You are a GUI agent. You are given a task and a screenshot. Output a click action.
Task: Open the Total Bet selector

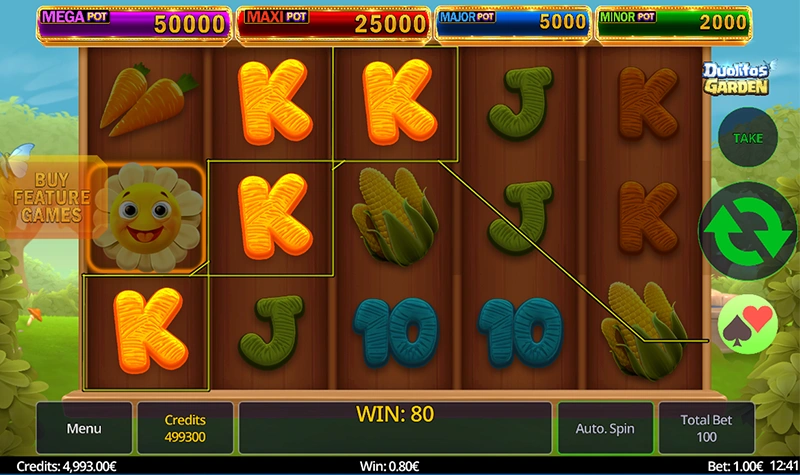pyautogui.click(x=708, y=428)
